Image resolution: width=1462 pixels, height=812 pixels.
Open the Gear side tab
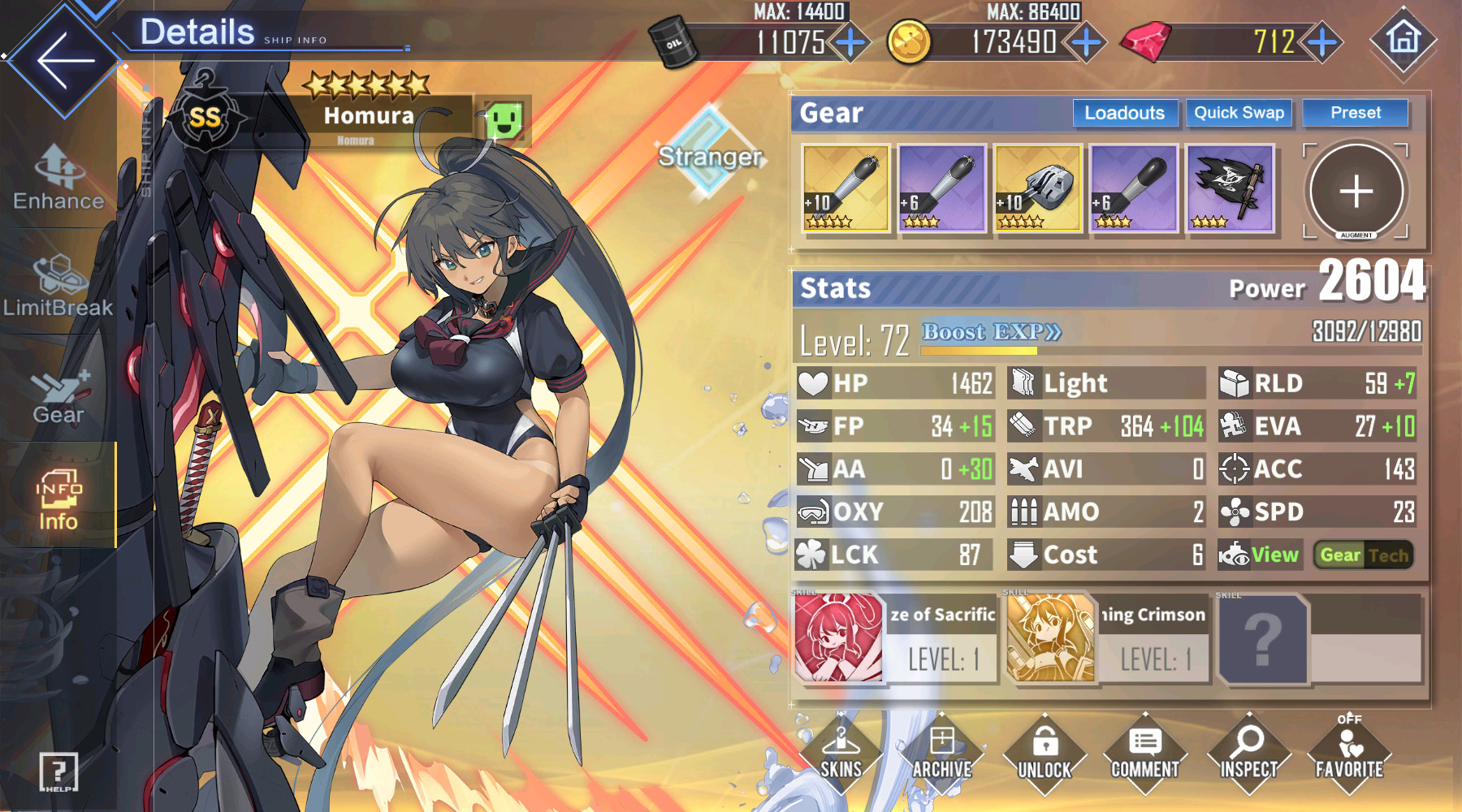[x=58, y=394]
